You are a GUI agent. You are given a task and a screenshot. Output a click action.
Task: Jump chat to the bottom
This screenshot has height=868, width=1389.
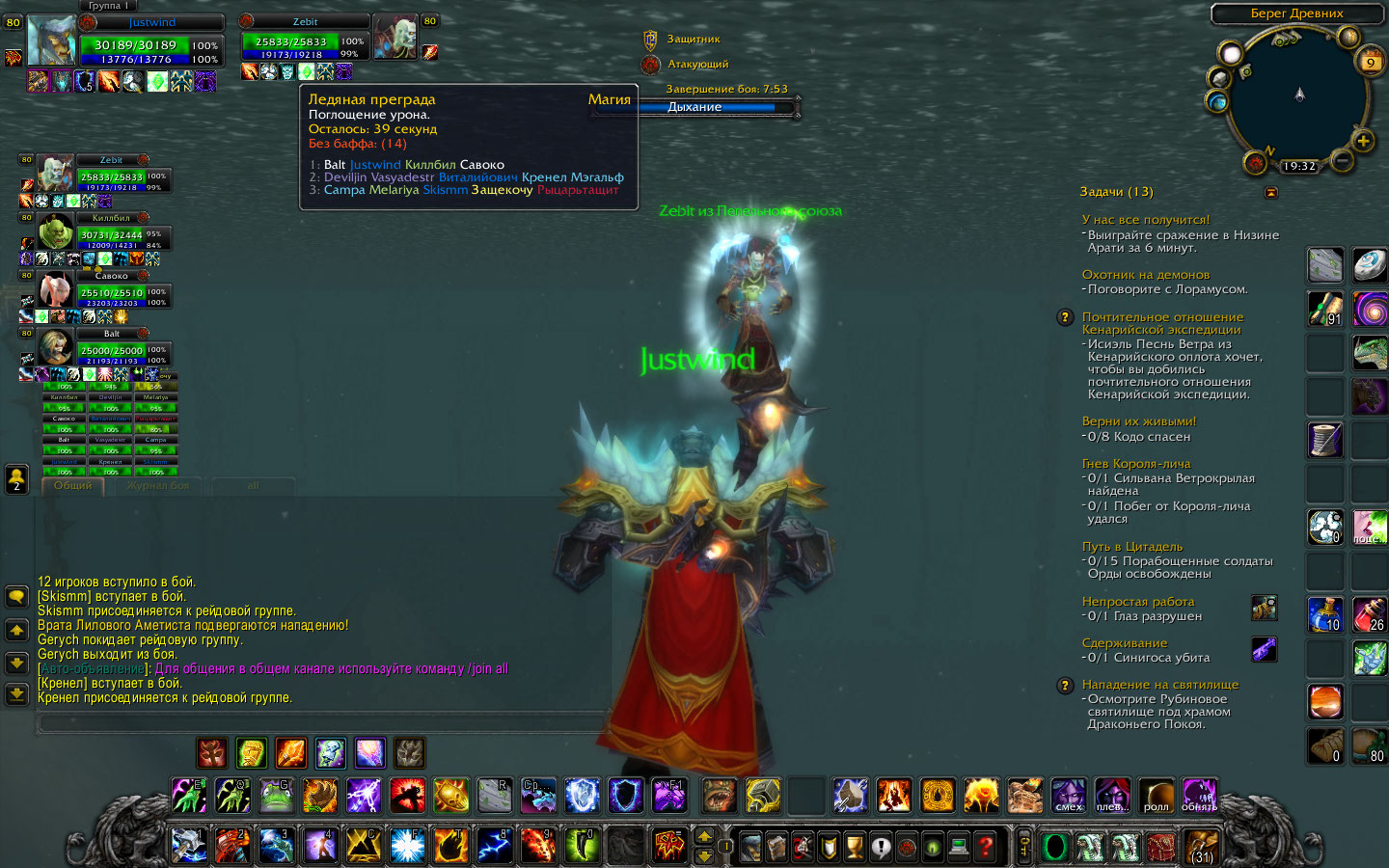coord(16,693)
